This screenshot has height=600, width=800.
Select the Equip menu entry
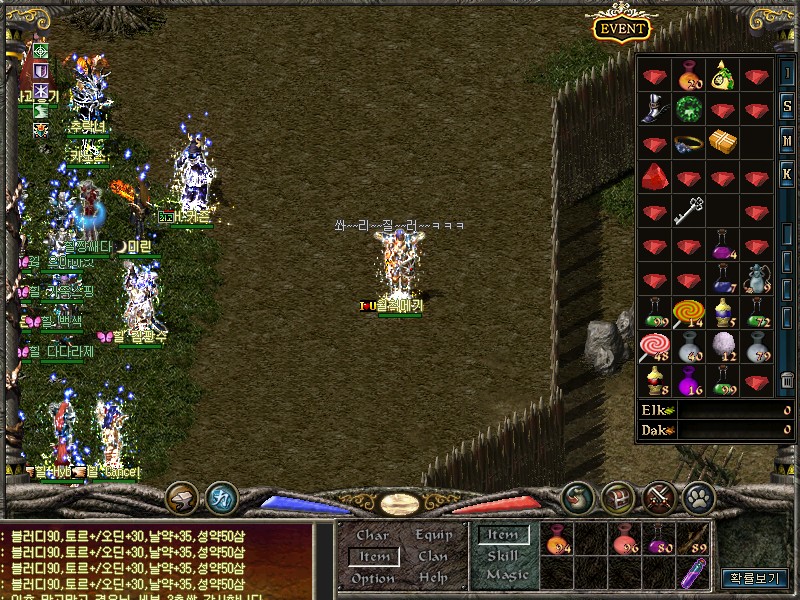point(433,535)
